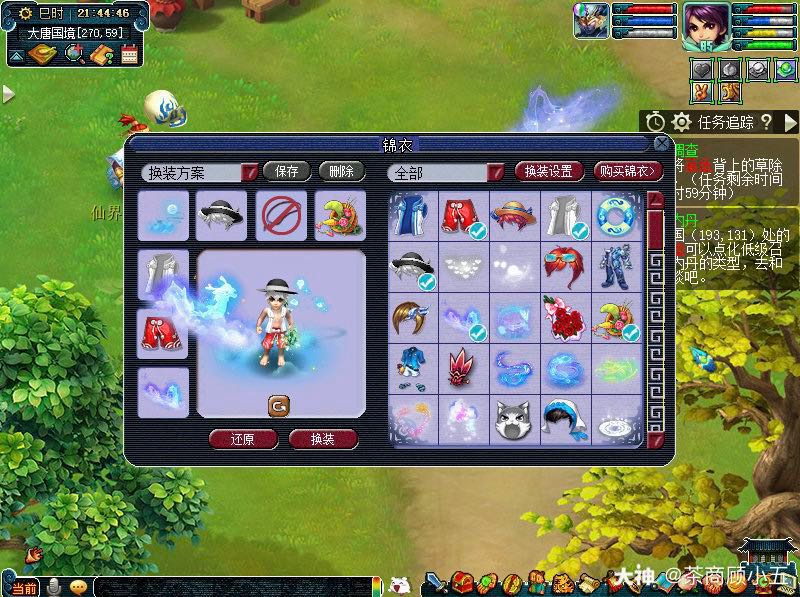Screen dimensions: 800x597
Task: Pick the red rose bouquet item
Action: coord(565,319)
